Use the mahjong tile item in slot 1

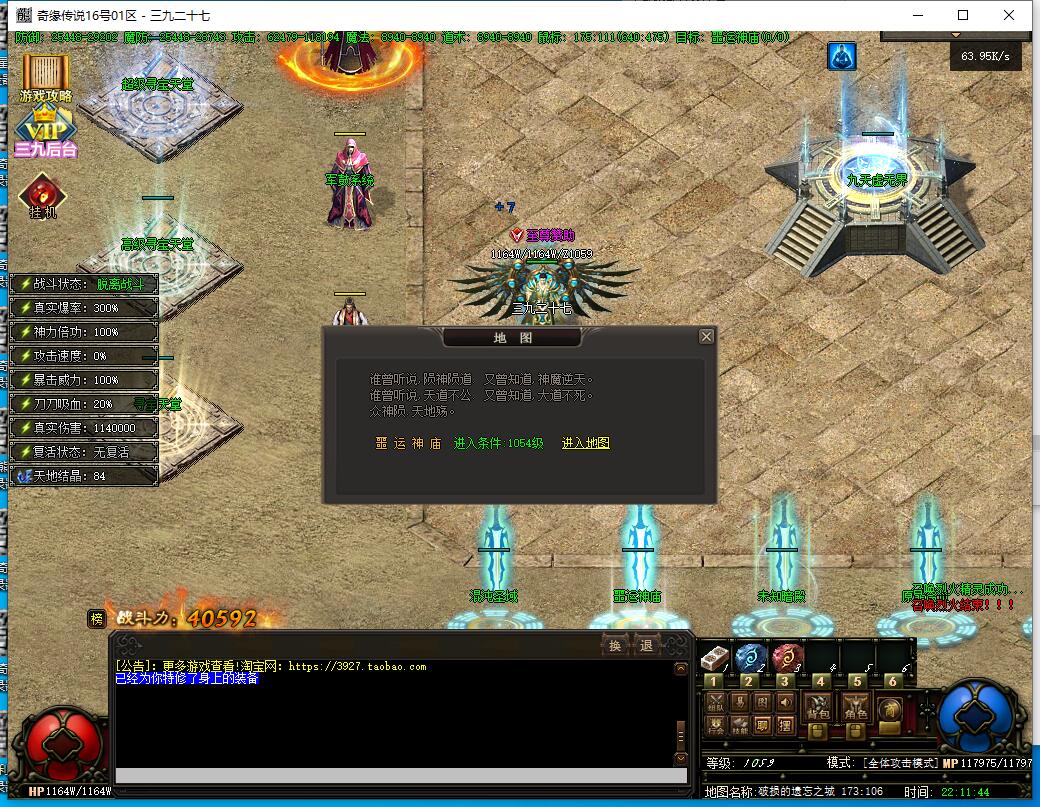tap(714, 657)
